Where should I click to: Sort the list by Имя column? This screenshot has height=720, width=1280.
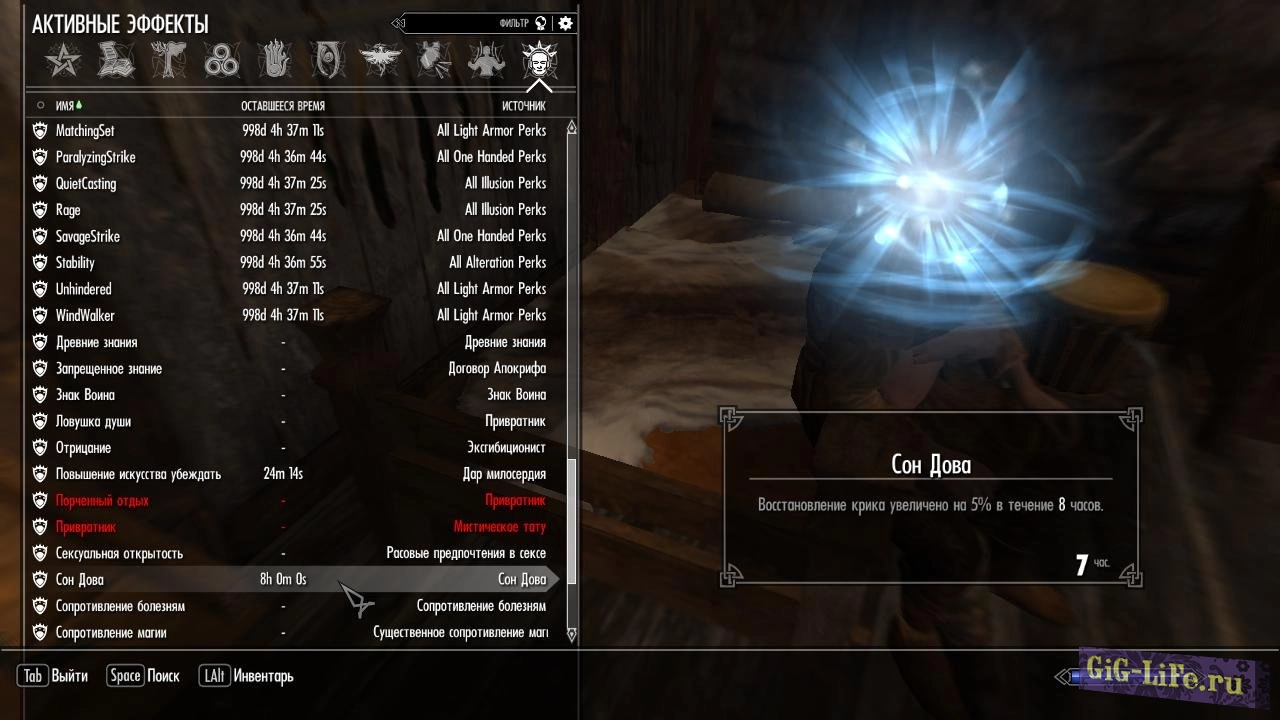[x=66, y=105]
